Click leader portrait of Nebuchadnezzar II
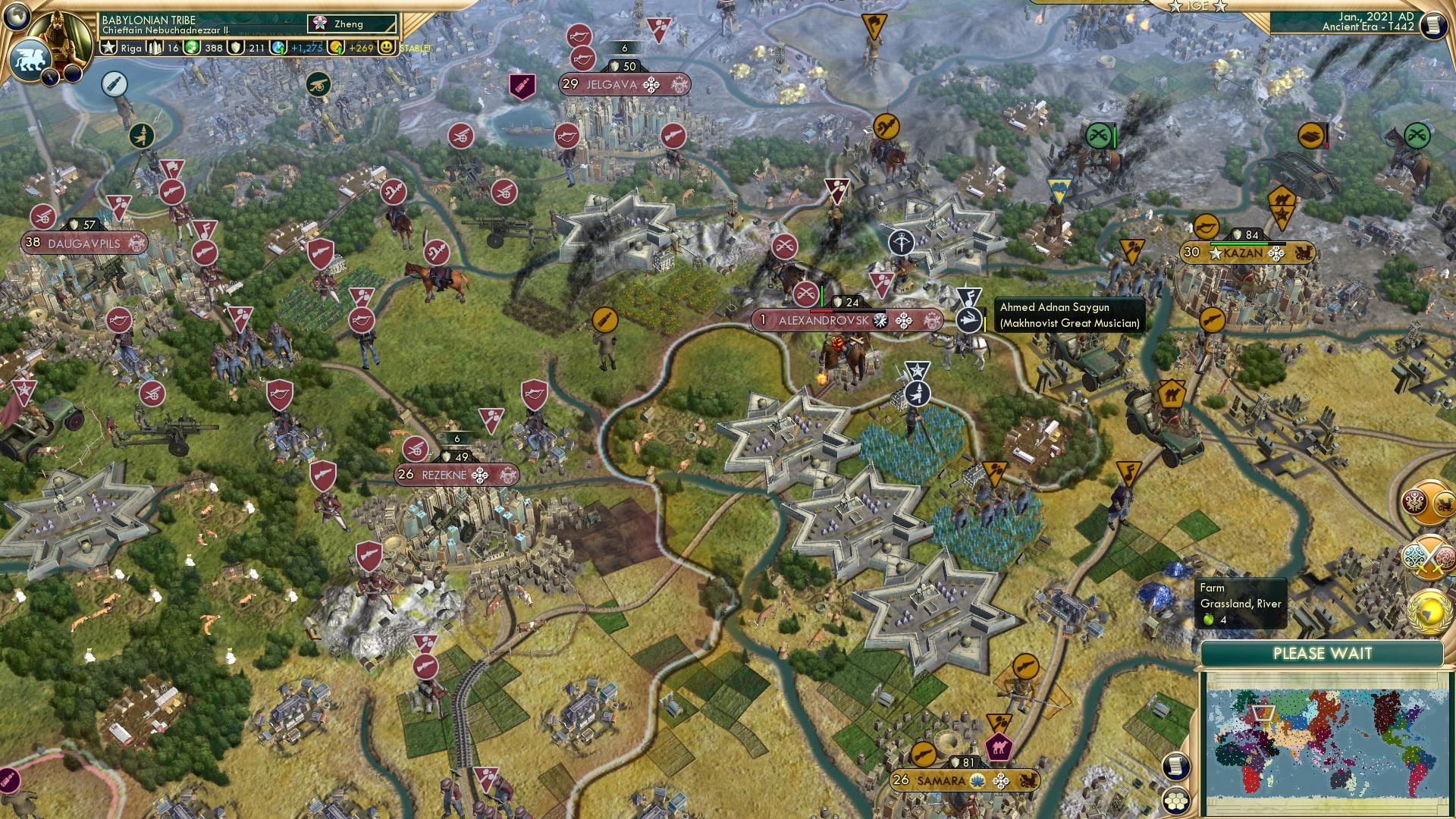 (x=59, y=38)
